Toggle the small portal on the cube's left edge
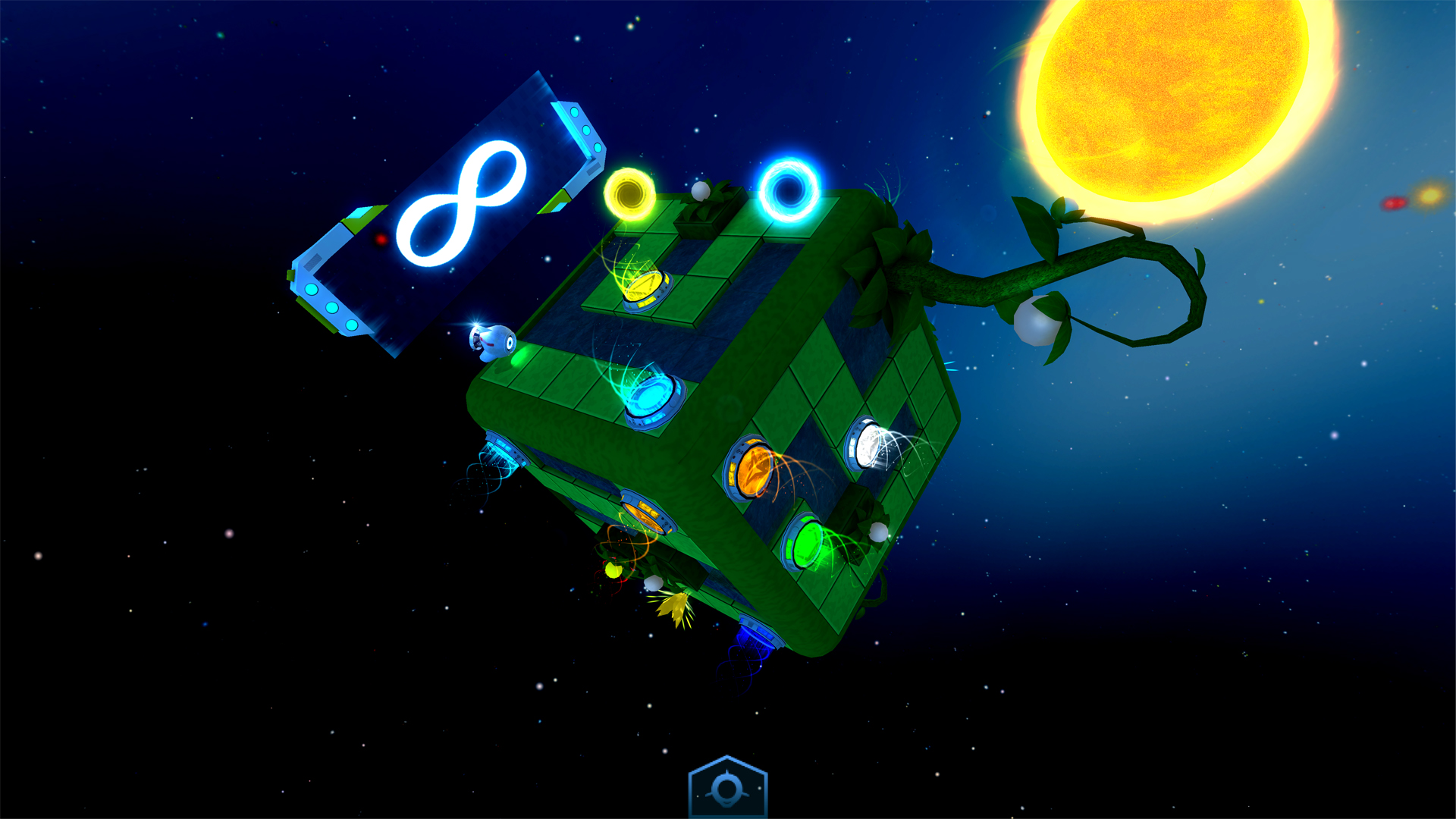 pos(503,447)
